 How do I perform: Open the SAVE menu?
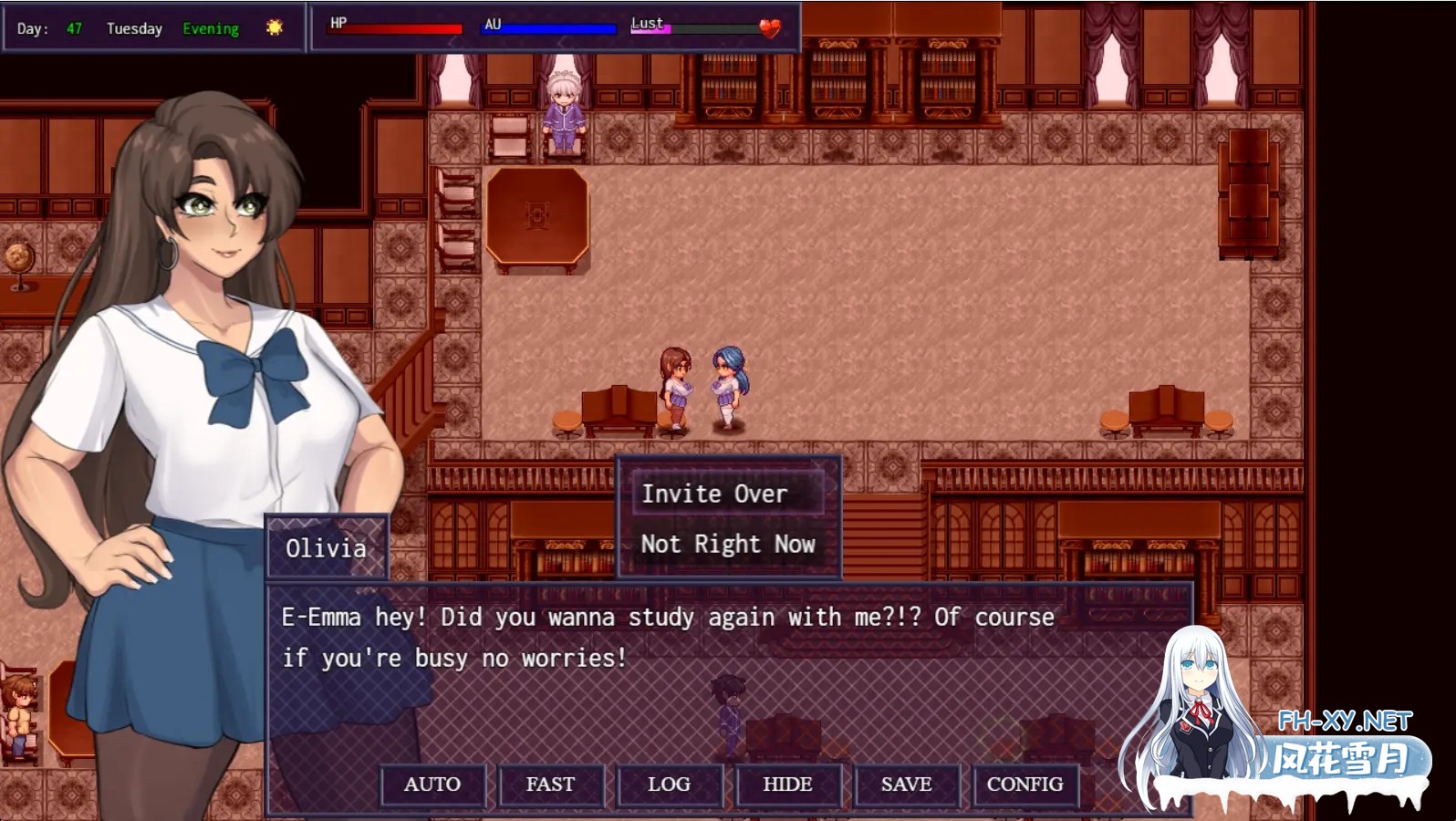(x=906, y=785)
